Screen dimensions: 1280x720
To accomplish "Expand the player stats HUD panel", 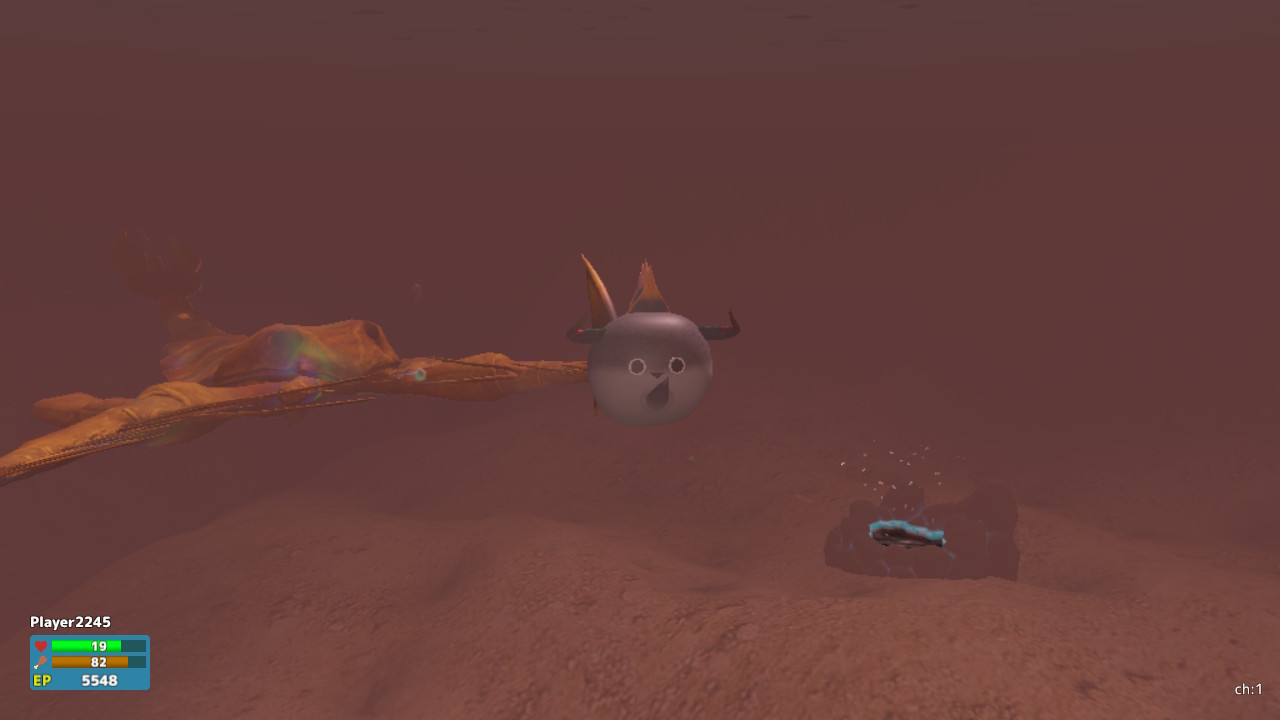I will (89, 662).
